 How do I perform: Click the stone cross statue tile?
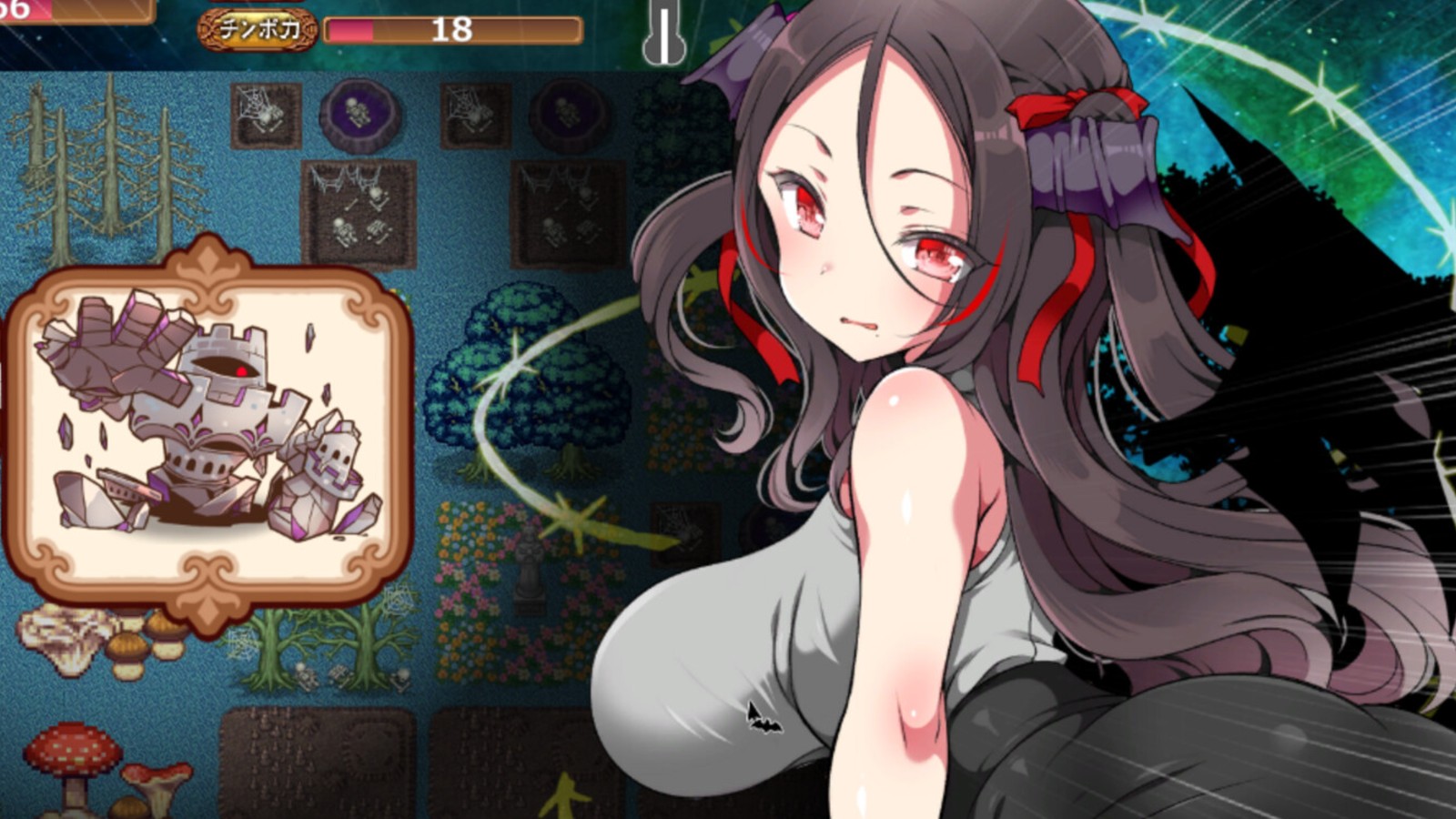[x=529, y=570]
